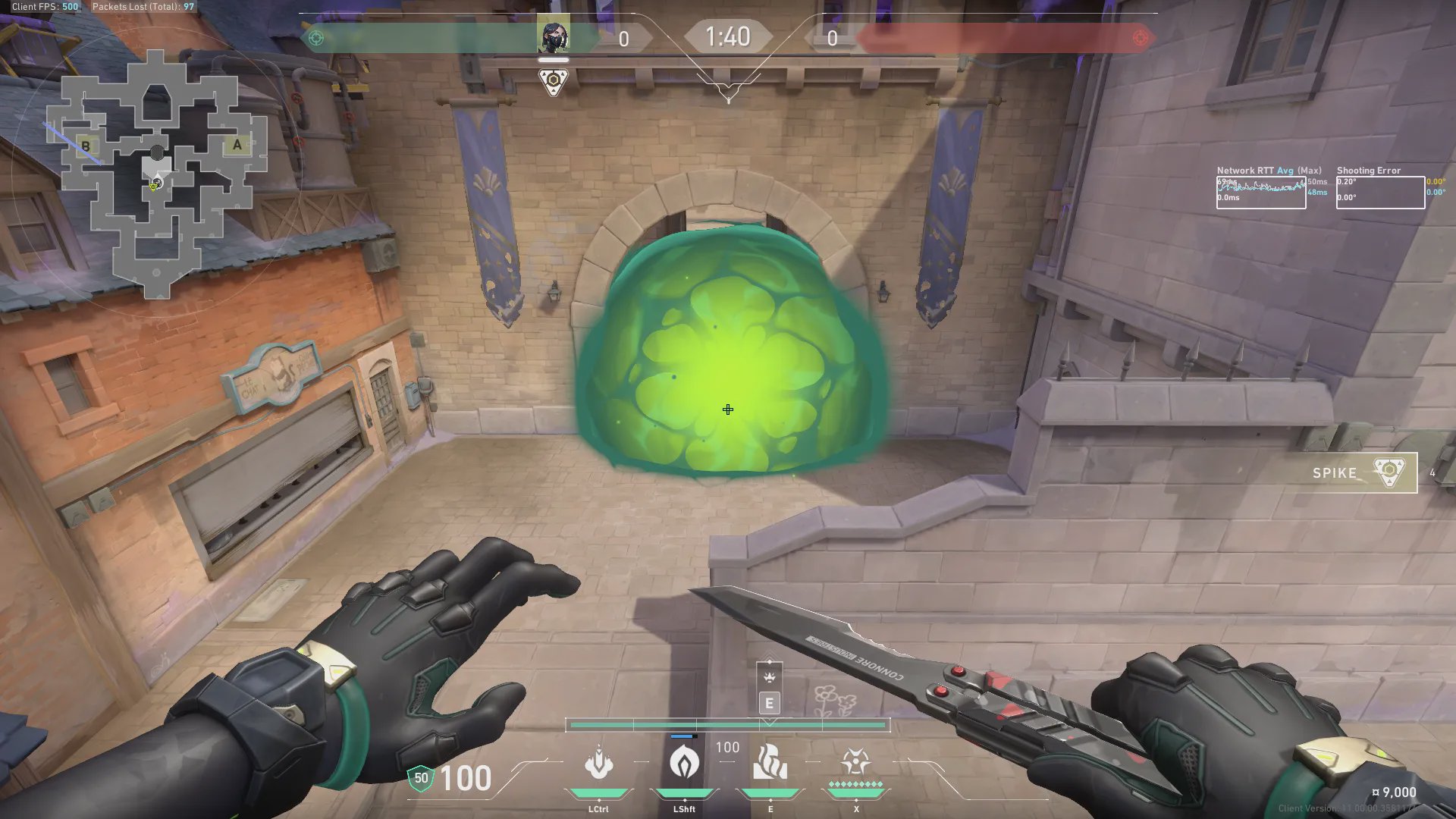Click the spike carrier icon below the portrait

tap(553, 80)
